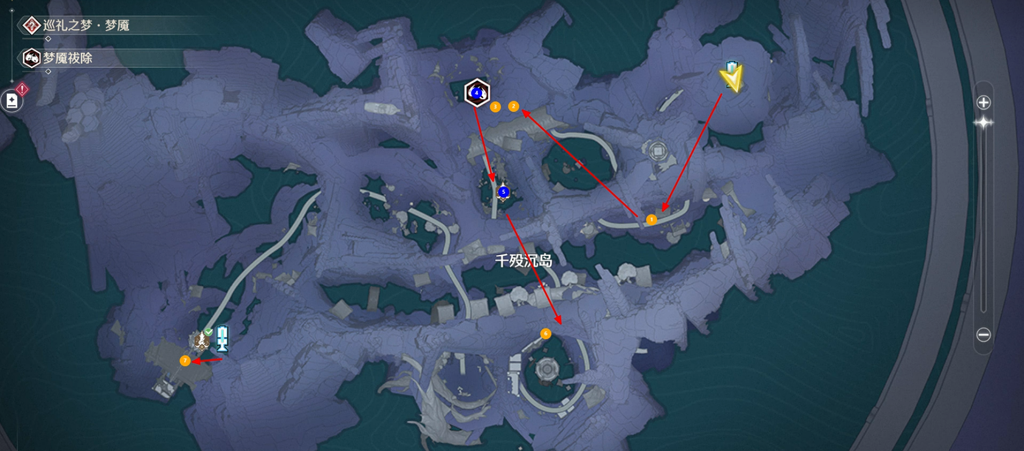This screenshot has width=1024, height=451.
Task: Zoom out with the minus button
Action: click(983, 334)
